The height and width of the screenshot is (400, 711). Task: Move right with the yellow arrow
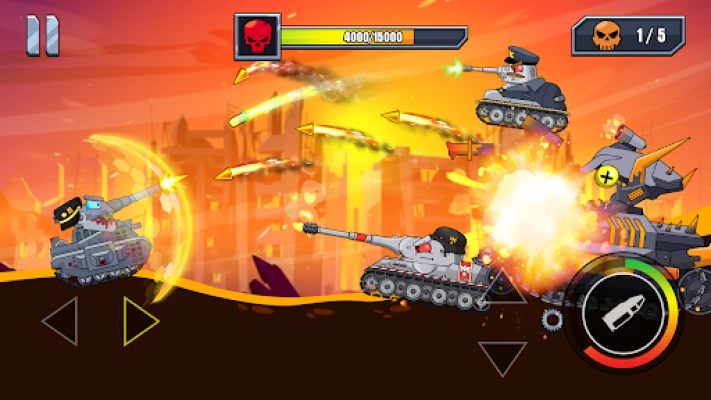tap(140, 321)
